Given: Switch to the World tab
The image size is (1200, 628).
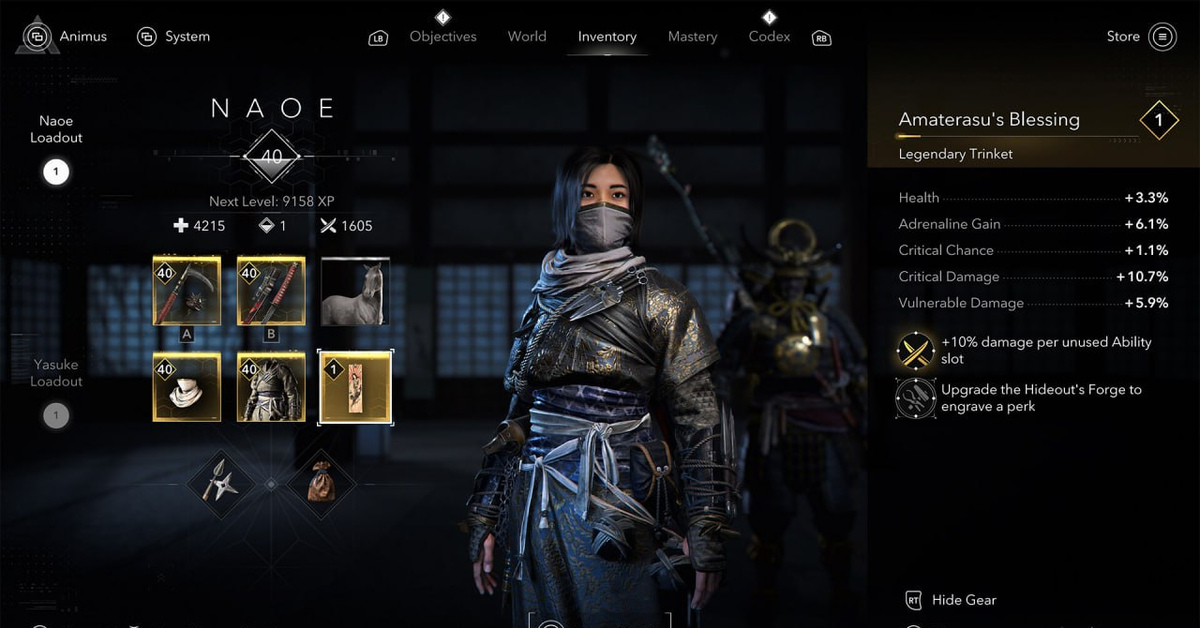Looking at the screenshot, I should (527, 37).
